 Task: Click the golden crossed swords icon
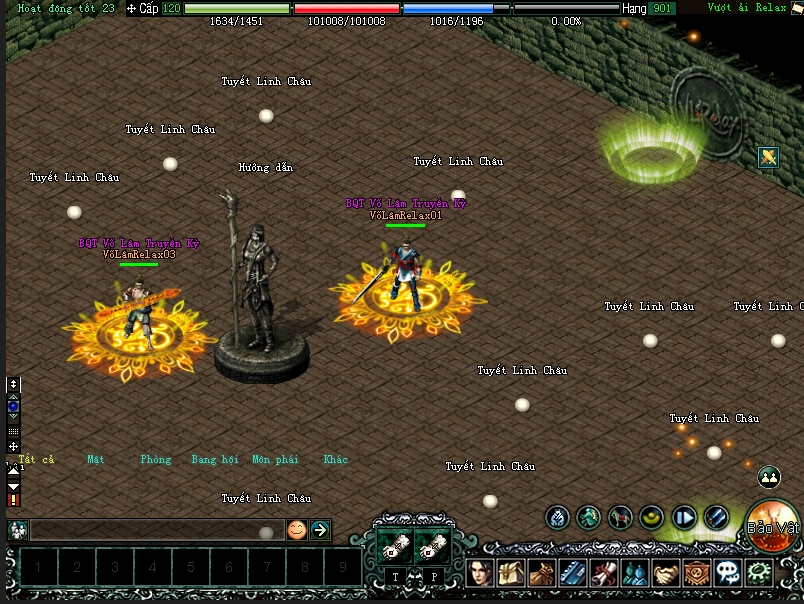click(768, 157)
